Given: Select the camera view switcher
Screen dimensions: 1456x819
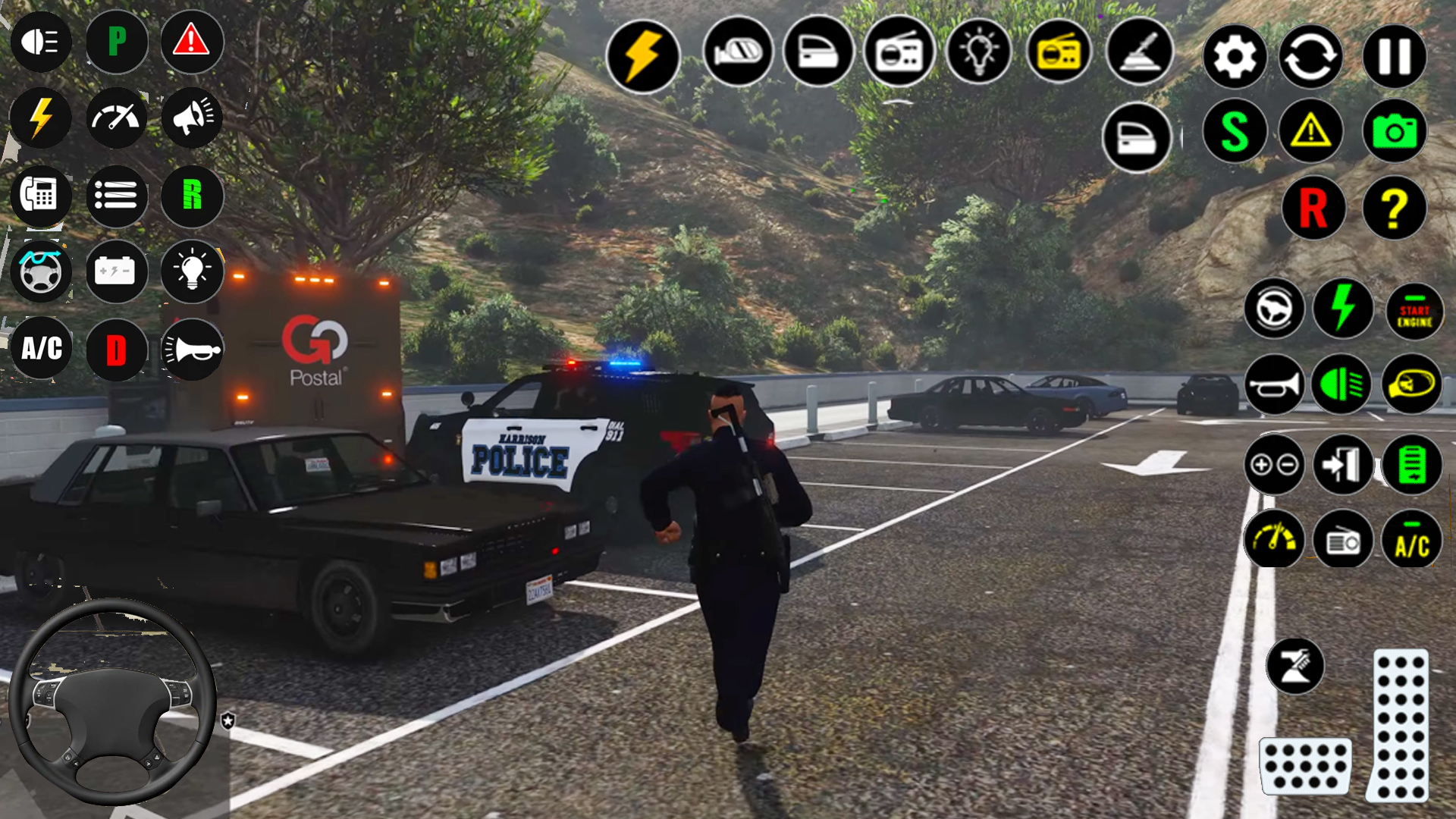Looking at the screenshot, I should 1395,130.
